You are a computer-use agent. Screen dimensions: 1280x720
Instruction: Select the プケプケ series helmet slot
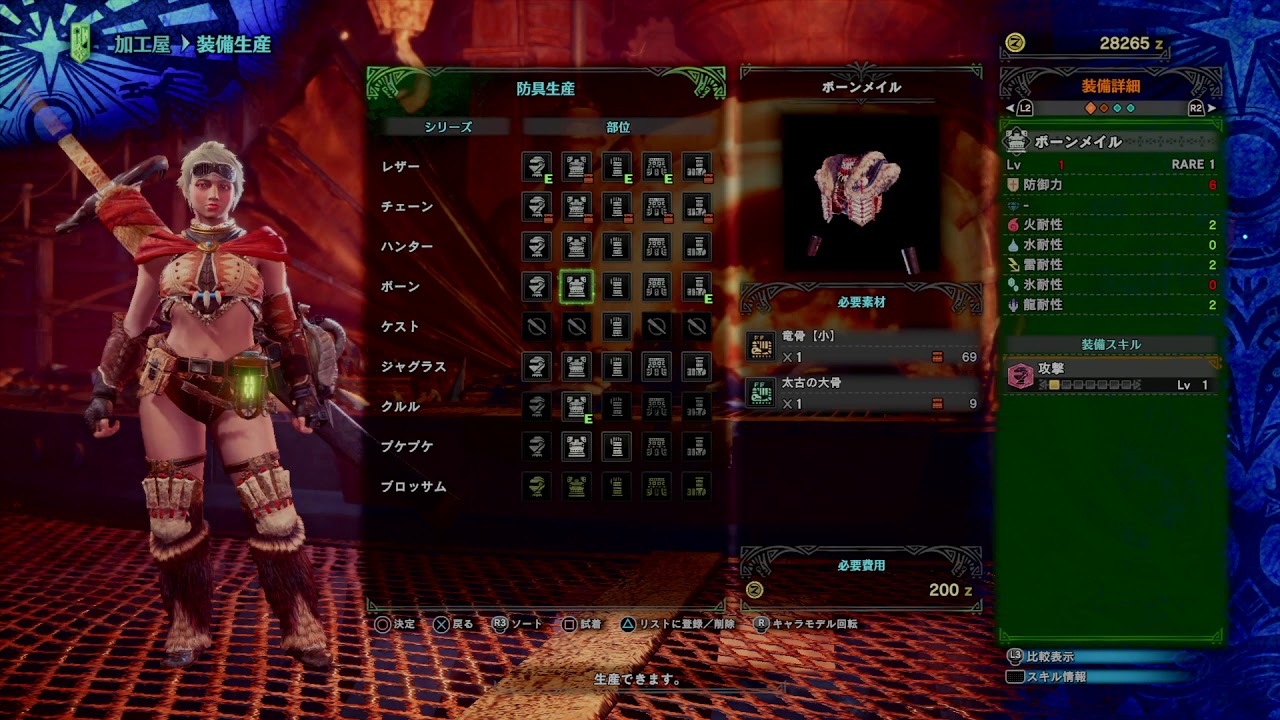537,447
